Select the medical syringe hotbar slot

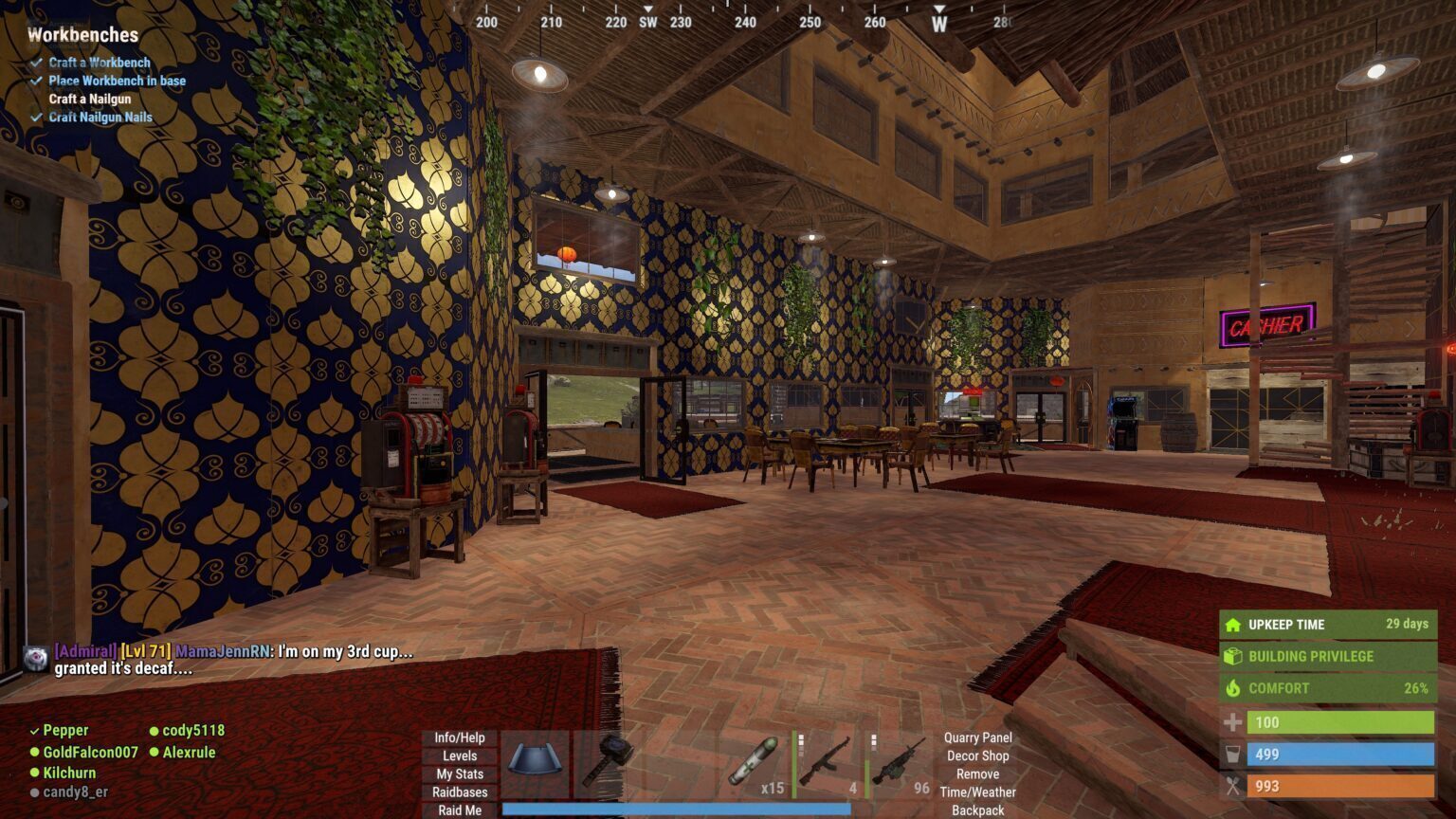tap(755, 763)
